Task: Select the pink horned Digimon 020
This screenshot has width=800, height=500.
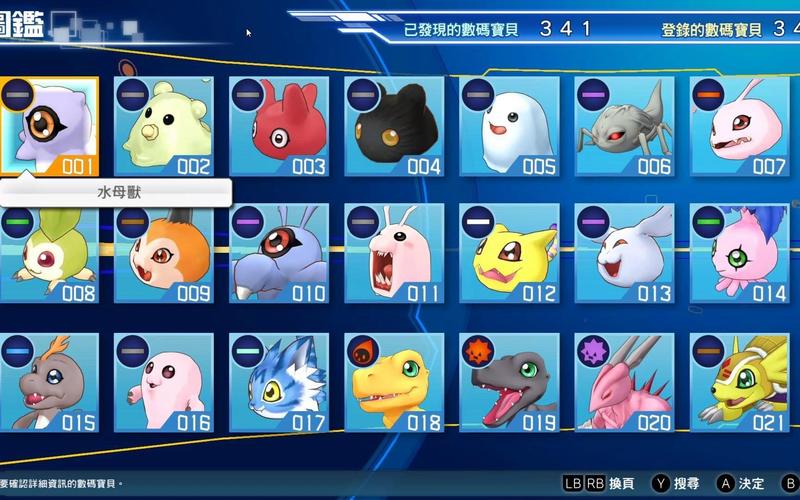Action: point(624,382)
